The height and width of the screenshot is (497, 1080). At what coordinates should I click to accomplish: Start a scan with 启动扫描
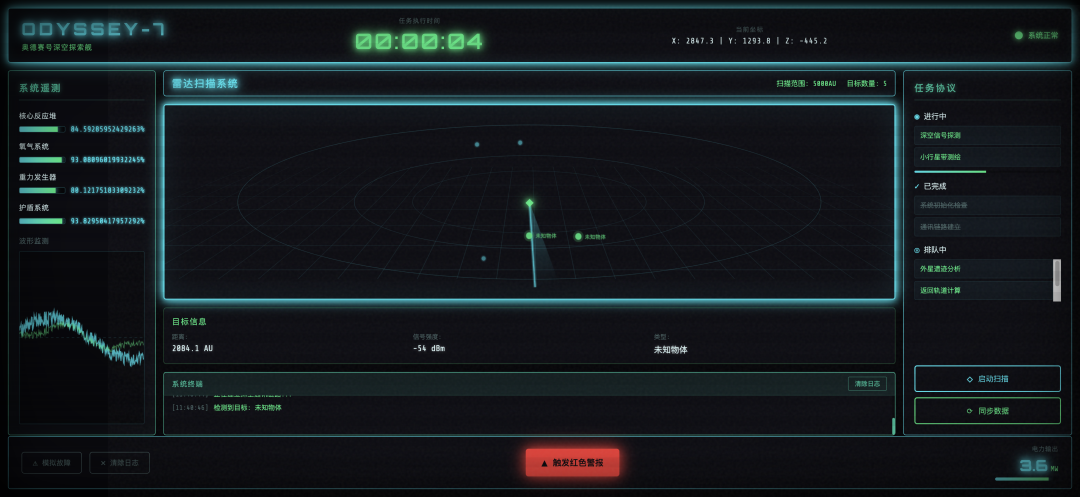click(987, 379)
